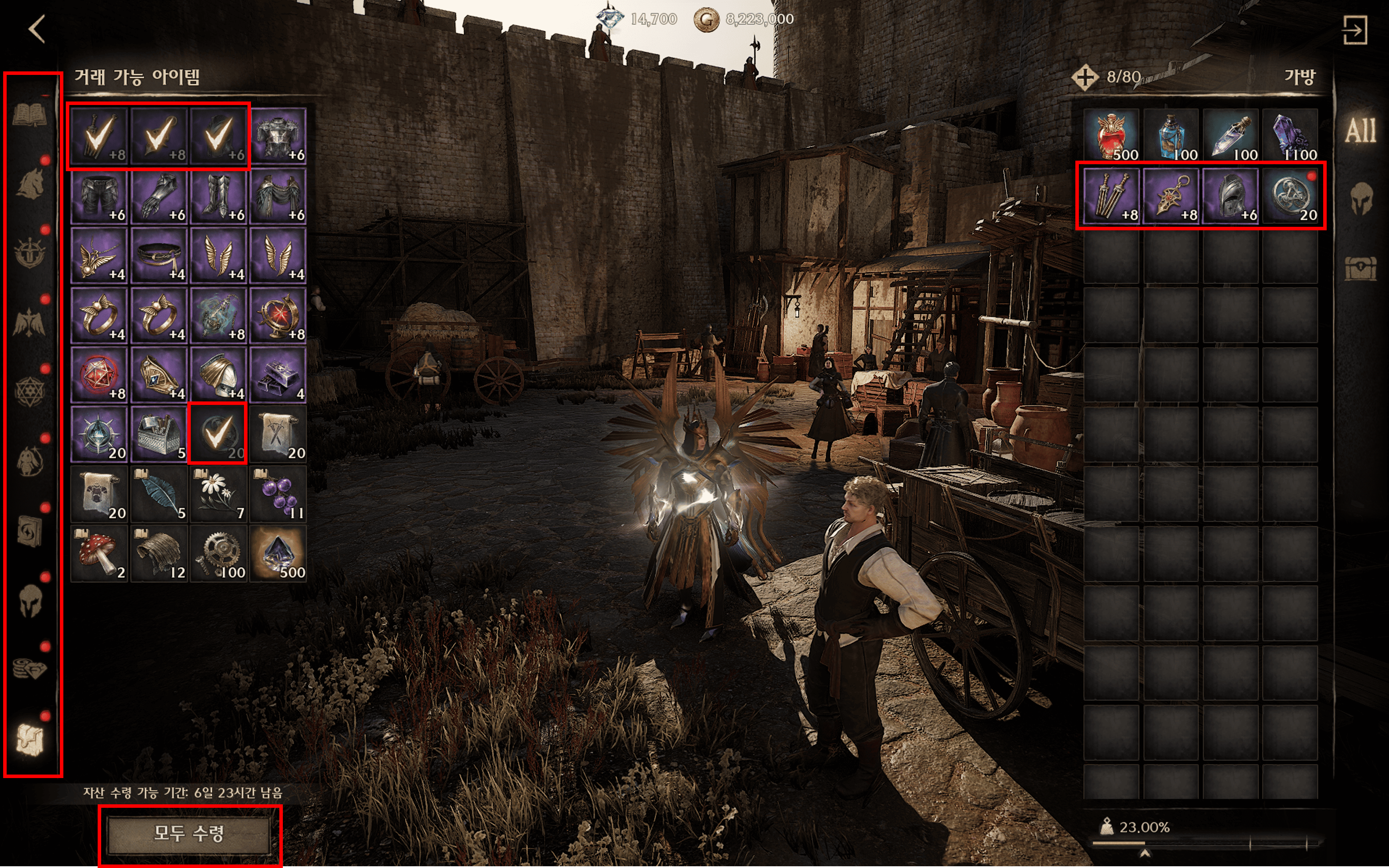Claim all items with 모두 수령 button
This screenshot has height=868, width=1389.
(x=189, y=834)
